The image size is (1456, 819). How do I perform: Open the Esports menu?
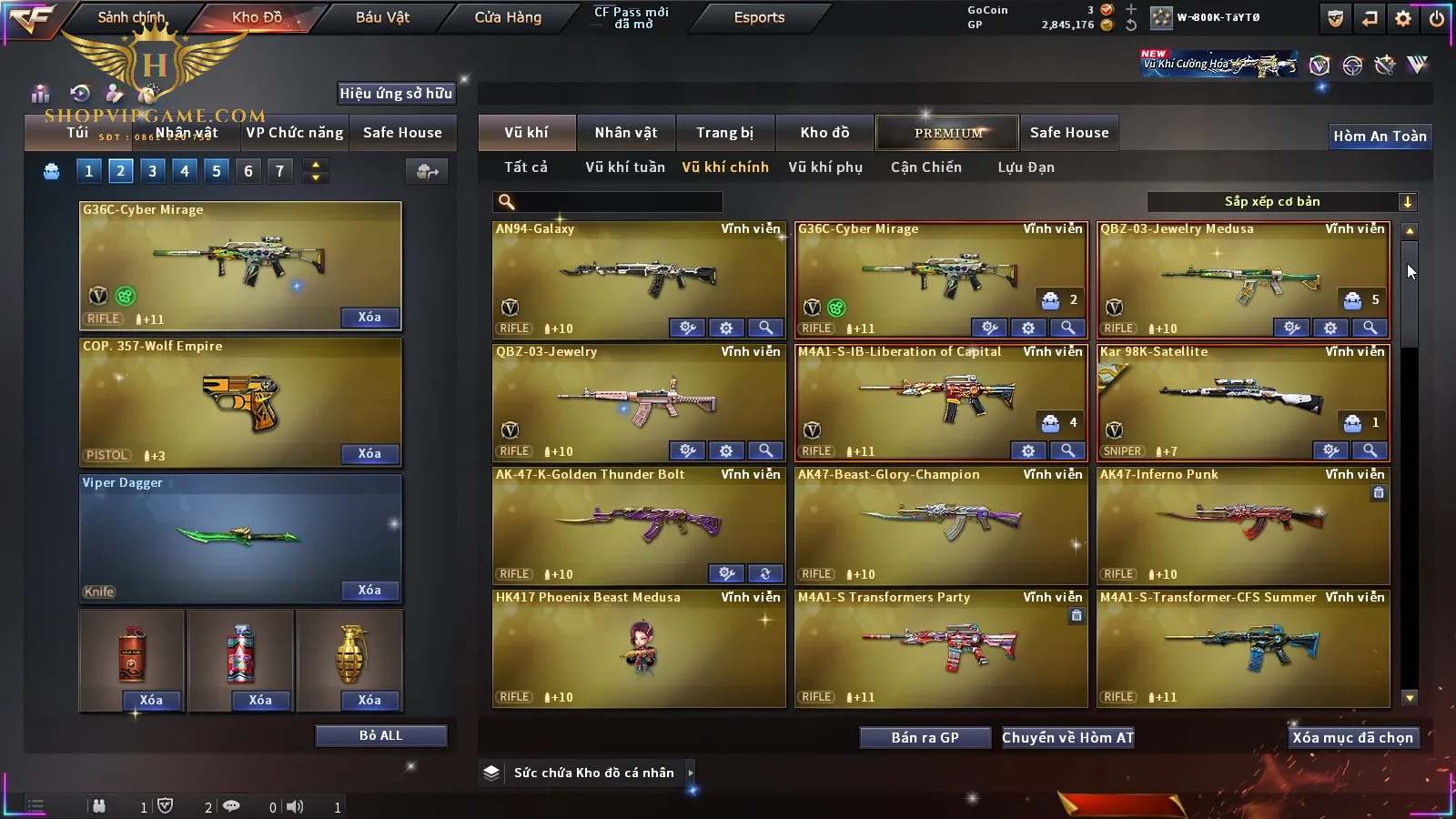point(759,17)
